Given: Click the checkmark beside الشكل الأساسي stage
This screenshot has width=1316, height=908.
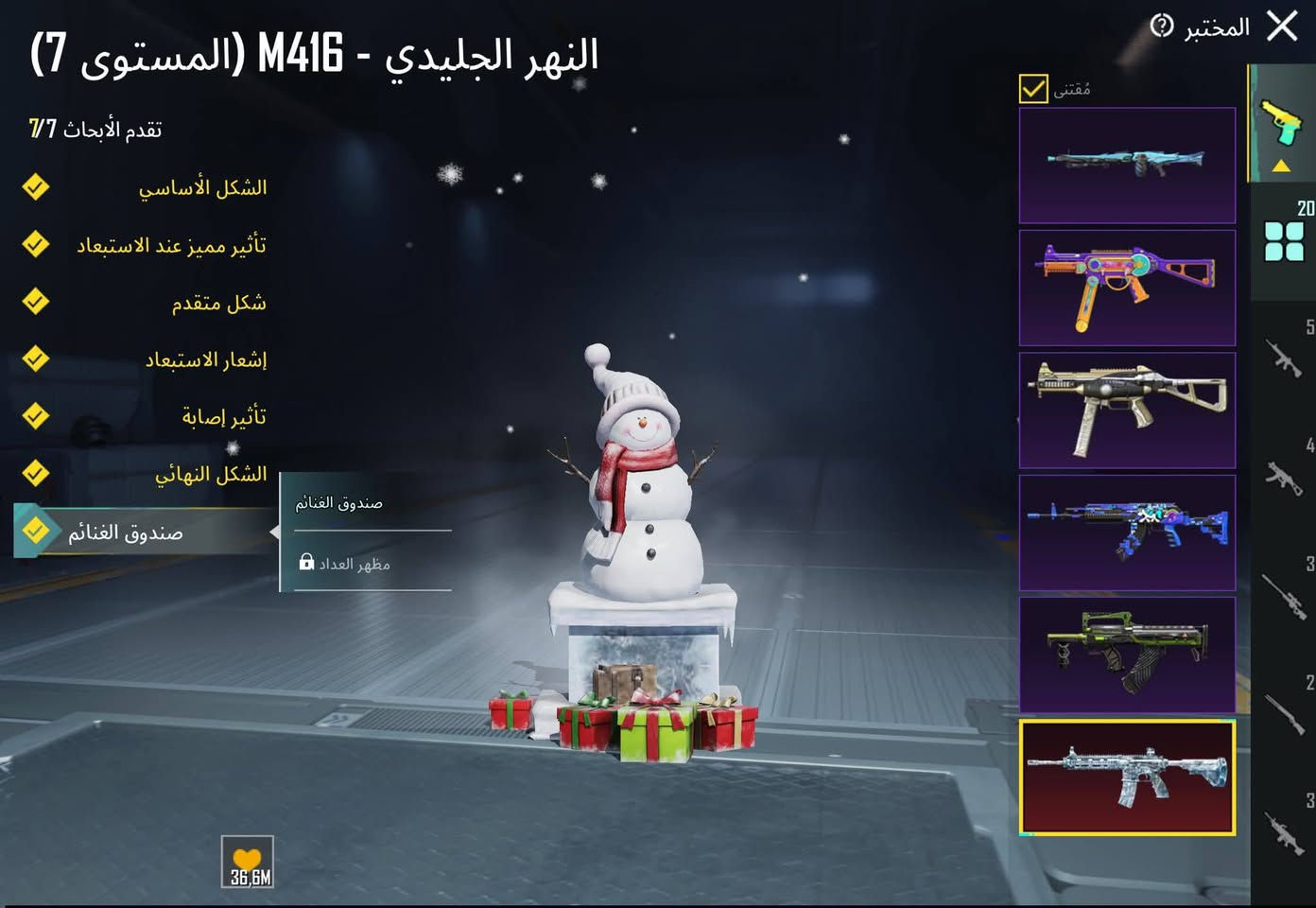Looking at the screenshot, I should tap(35, 186).
